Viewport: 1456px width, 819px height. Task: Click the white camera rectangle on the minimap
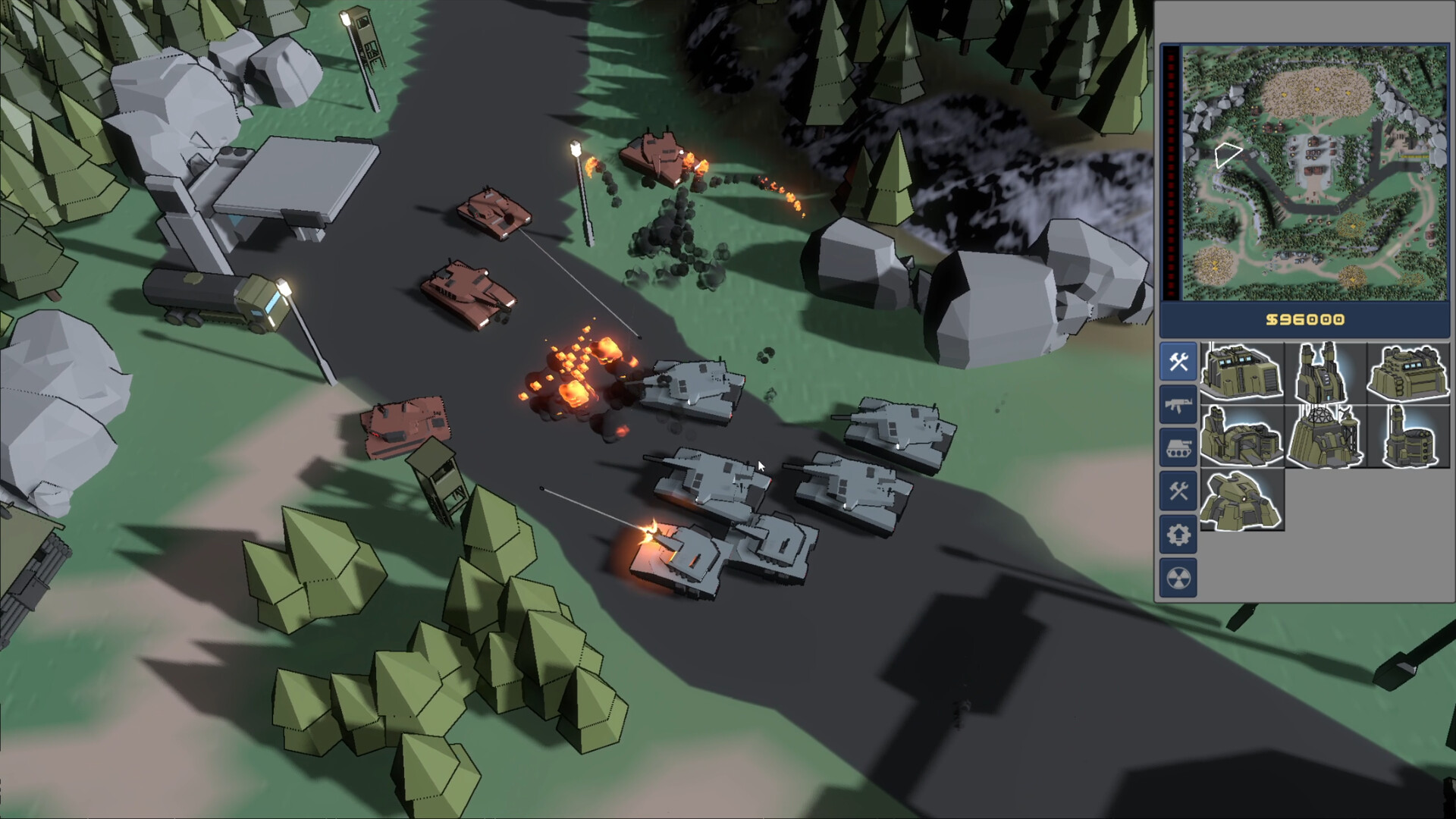1228,155
